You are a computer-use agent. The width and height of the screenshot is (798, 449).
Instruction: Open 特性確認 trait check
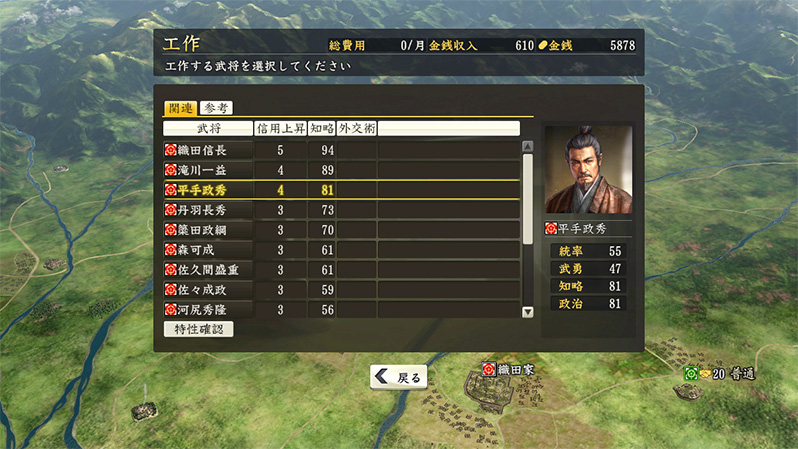198,329
